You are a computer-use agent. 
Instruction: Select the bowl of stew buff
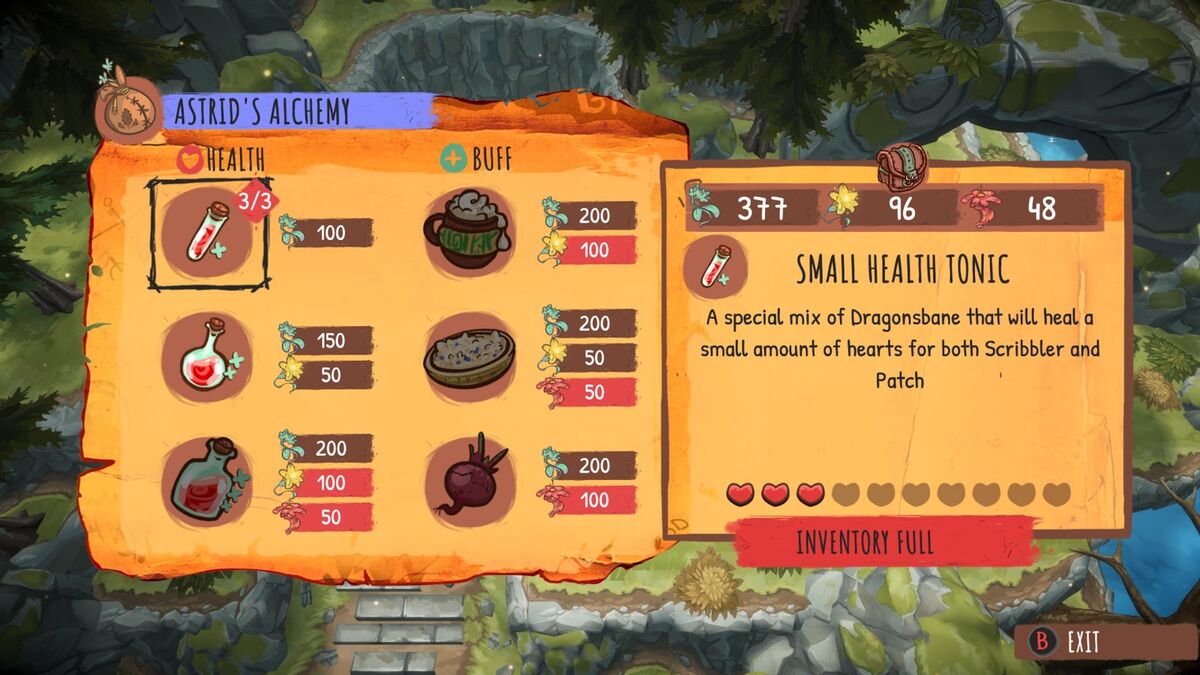pos(469,356)
